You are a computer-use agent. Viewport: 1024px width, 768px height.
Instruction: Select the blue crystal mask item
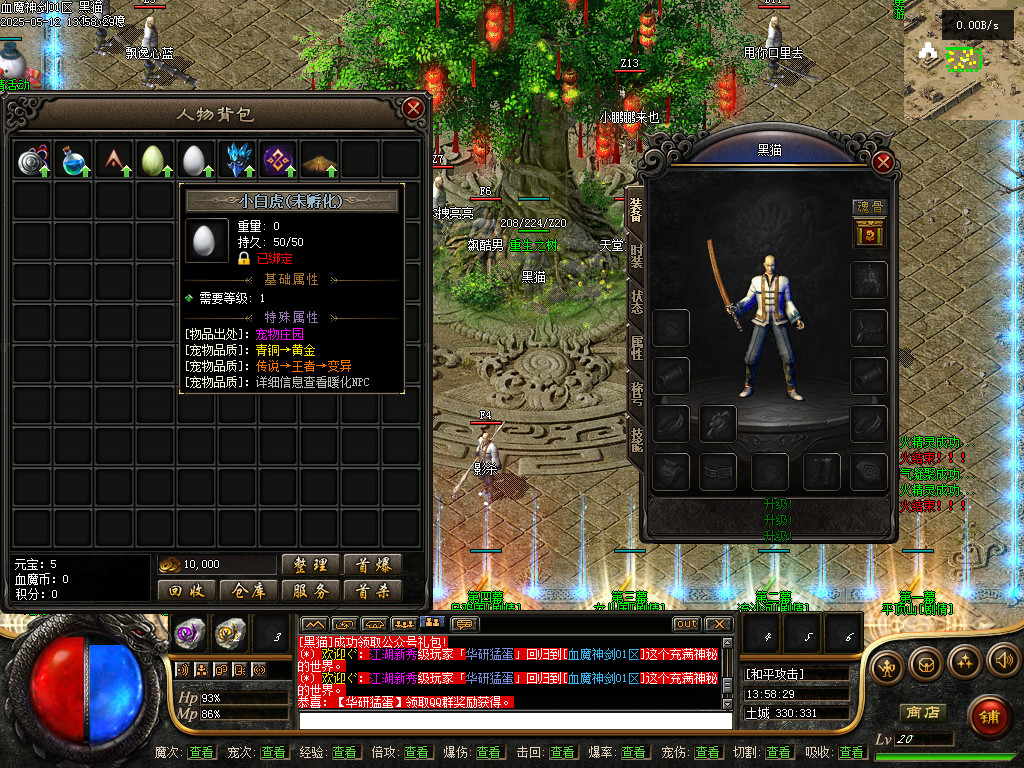pos(237,160)
